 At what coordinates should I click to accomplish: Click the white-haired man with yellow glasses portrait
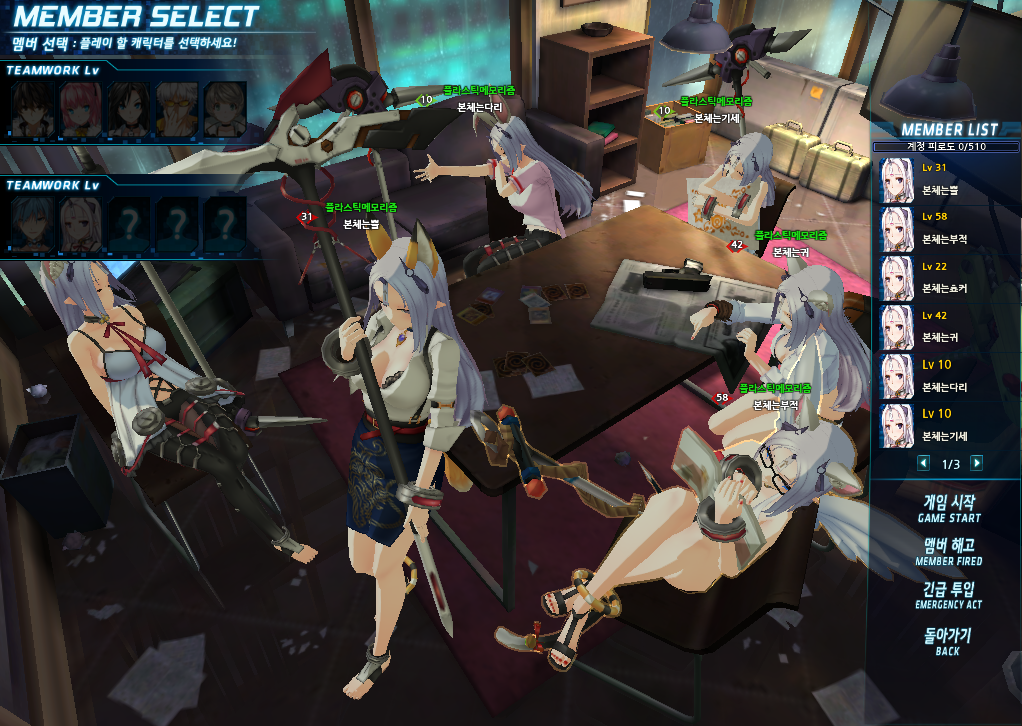click(x=176, y=109)
